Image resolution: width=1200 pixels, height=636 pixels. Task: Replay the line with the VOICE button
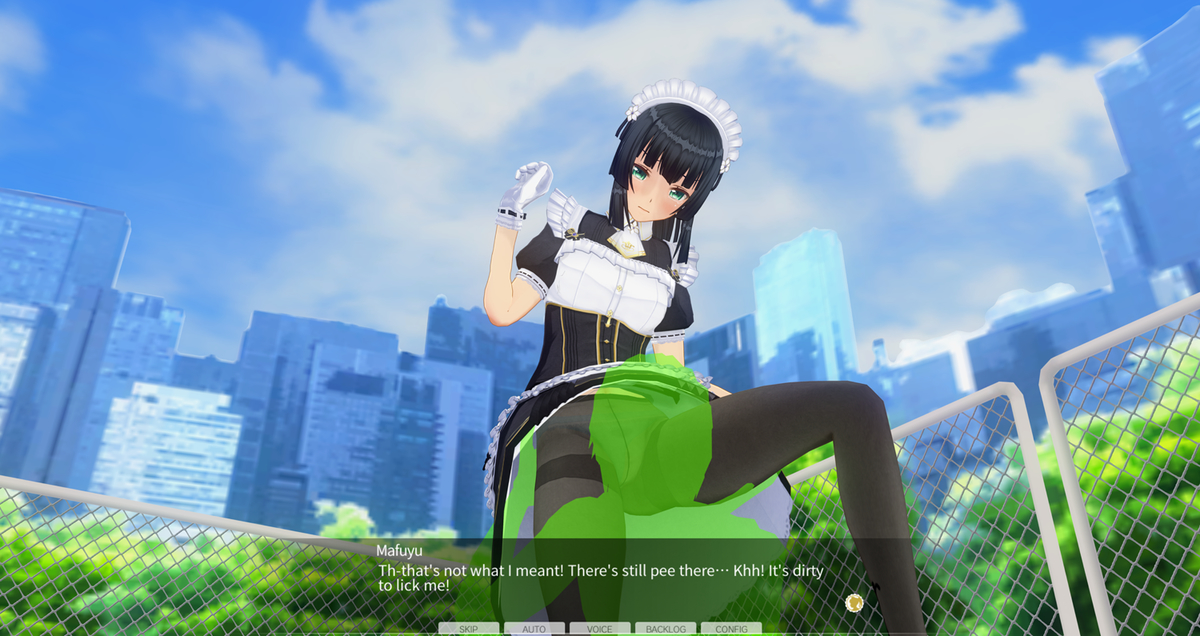click(x=600, y=629)
